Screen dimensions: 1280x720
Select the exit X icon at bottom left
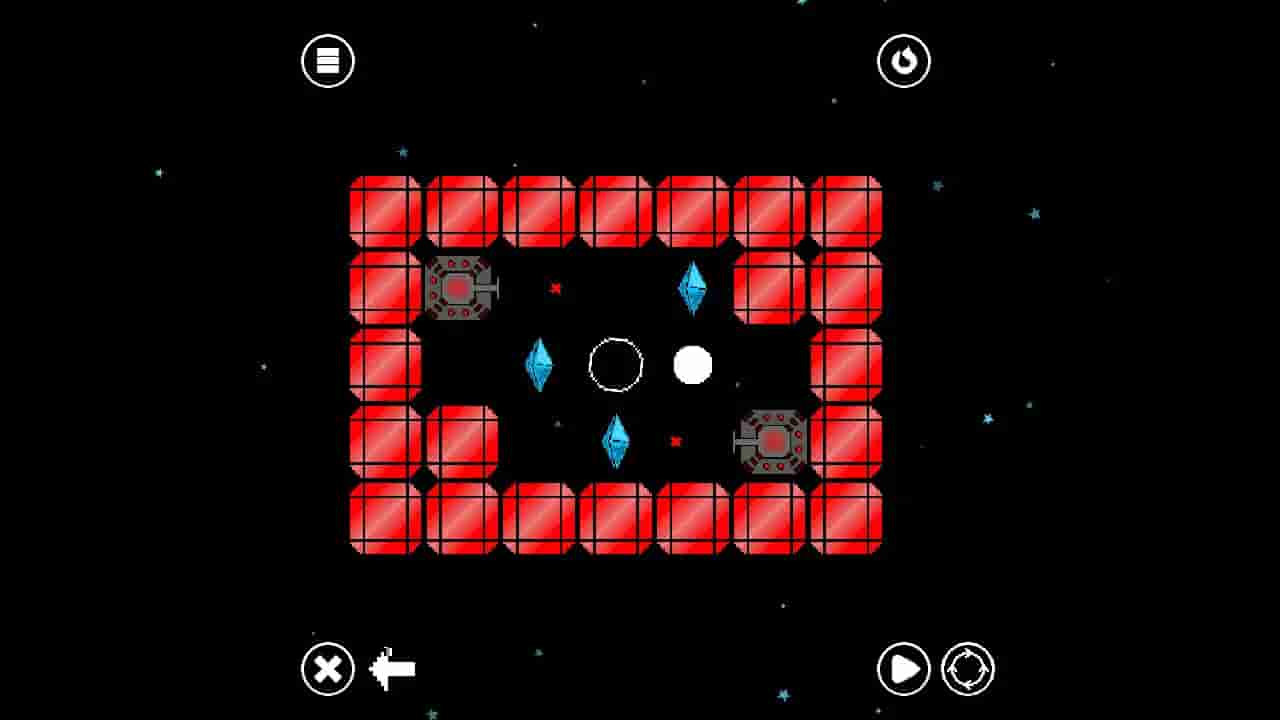click(326, 667)
